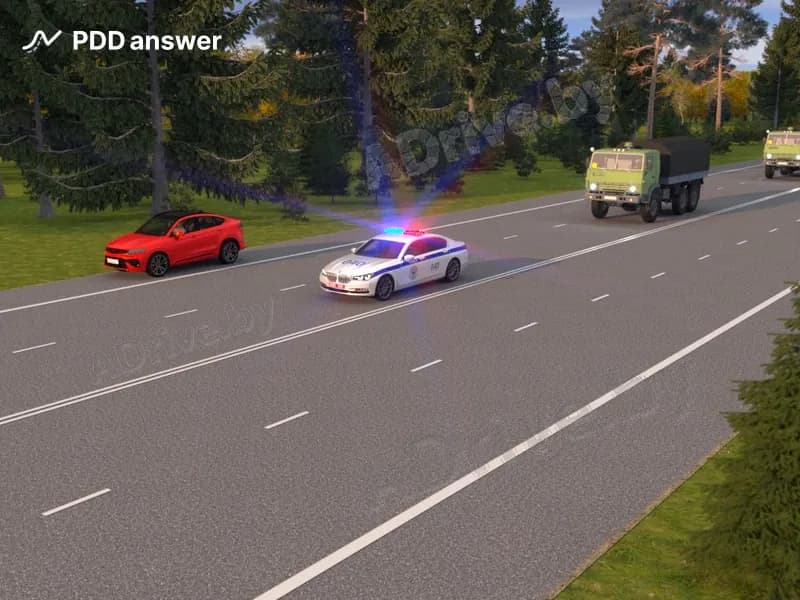Image resolution: width=800 pixels, height=600 pixels.
Task: Click the PDD answer logo
Action: coord(121,41)
